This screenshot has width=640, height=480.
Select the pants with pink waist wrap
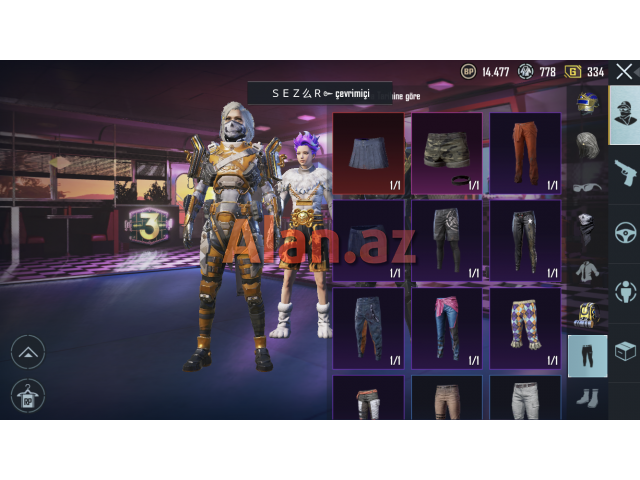pyautogui.click(x=446, y=327)
